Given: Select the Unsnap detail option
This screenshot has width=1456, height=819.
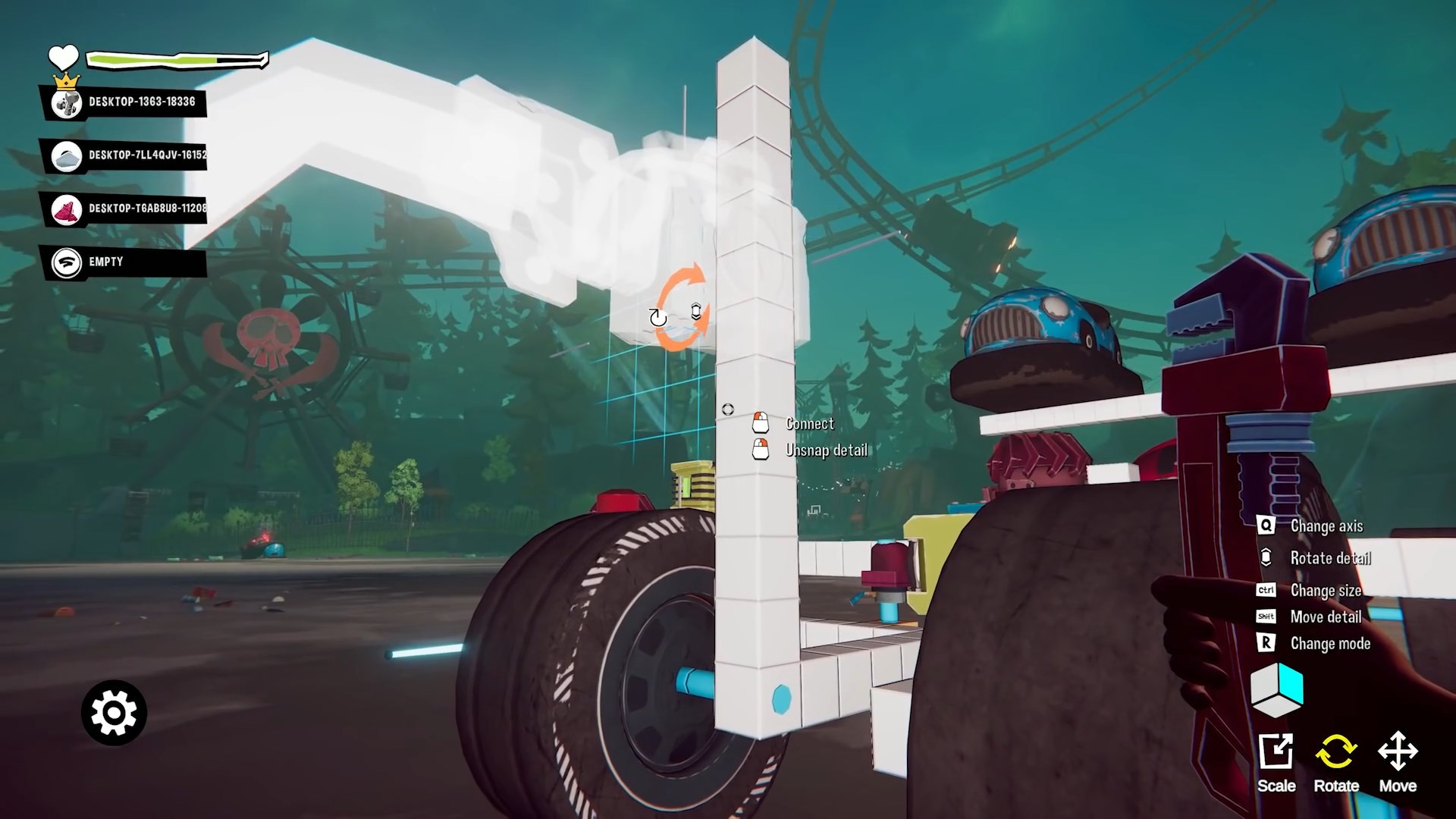Looking at the screenshot, I should (826, 450).
